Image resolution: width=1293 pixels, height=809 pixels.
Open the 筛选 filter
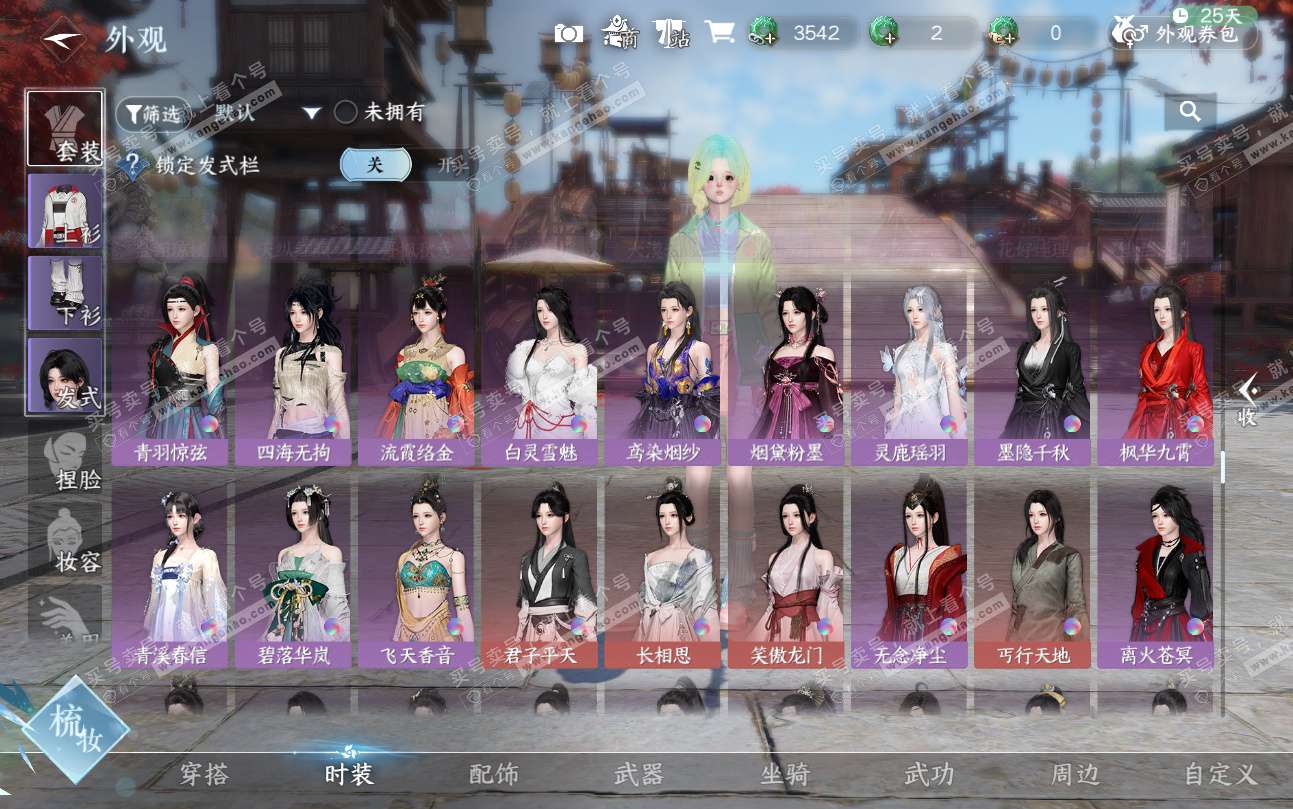point(153,114)
